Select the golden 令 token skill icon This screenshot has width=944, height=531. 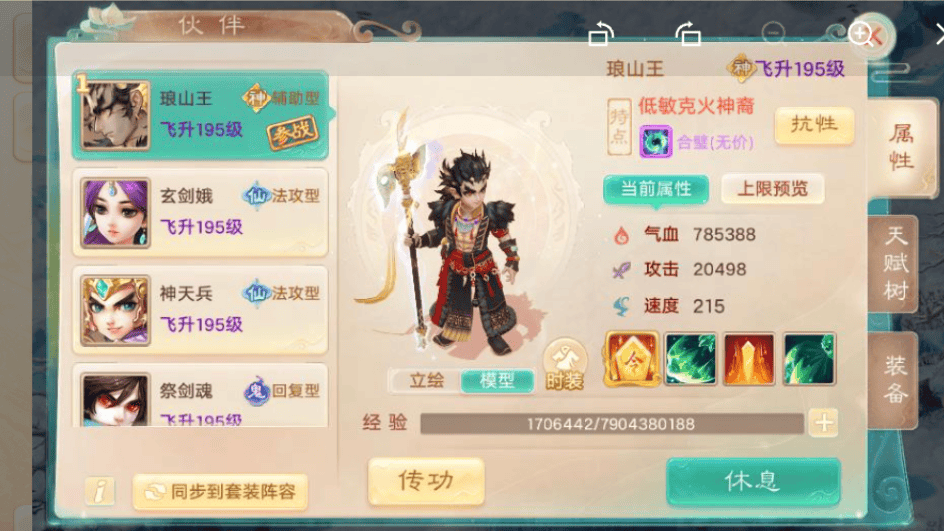point(632,359)
